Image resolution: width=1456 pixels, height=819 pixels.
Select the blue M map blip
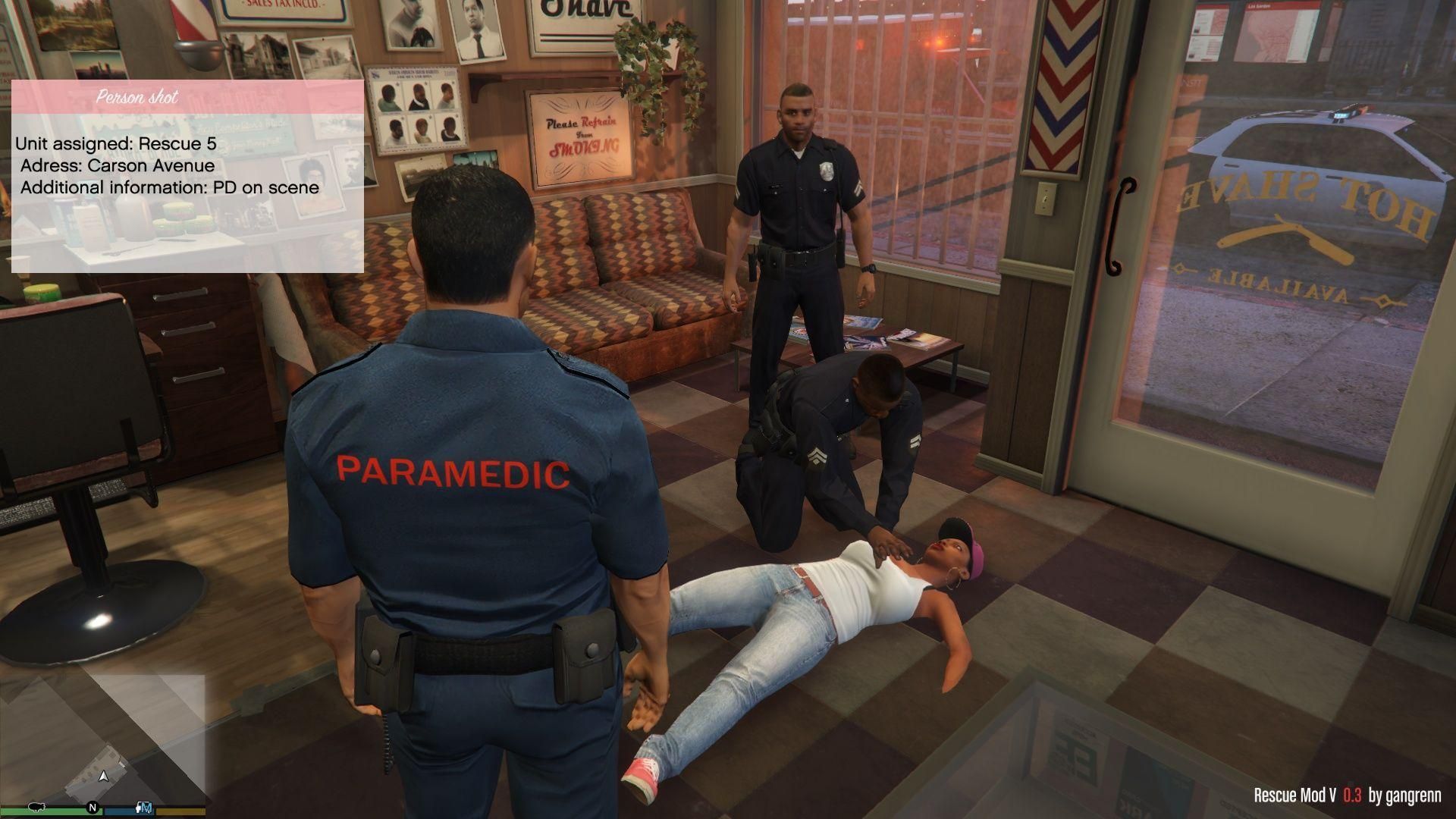point(146,807)
